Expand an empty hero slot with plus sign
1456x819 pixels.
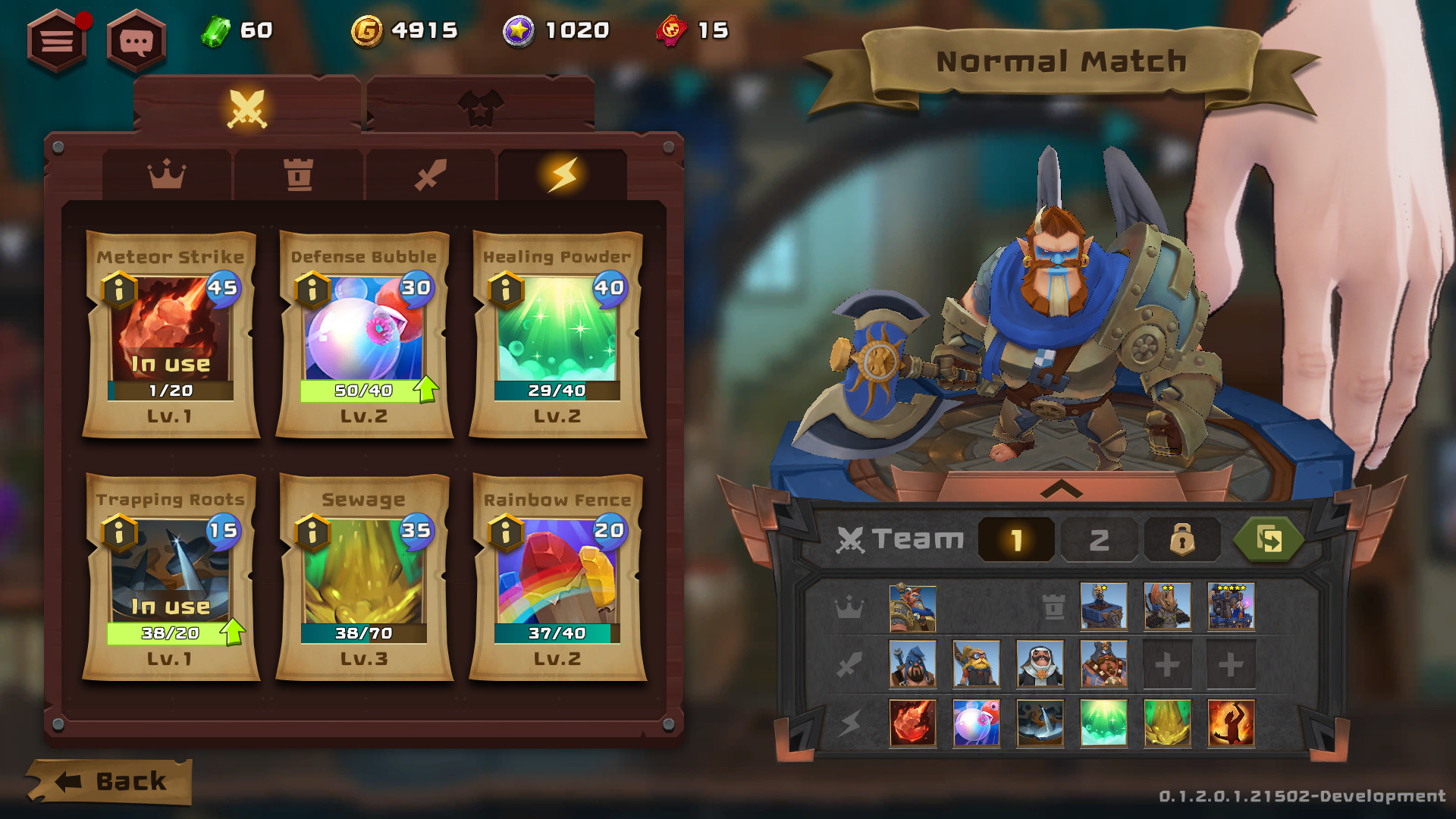(1167, 662)
